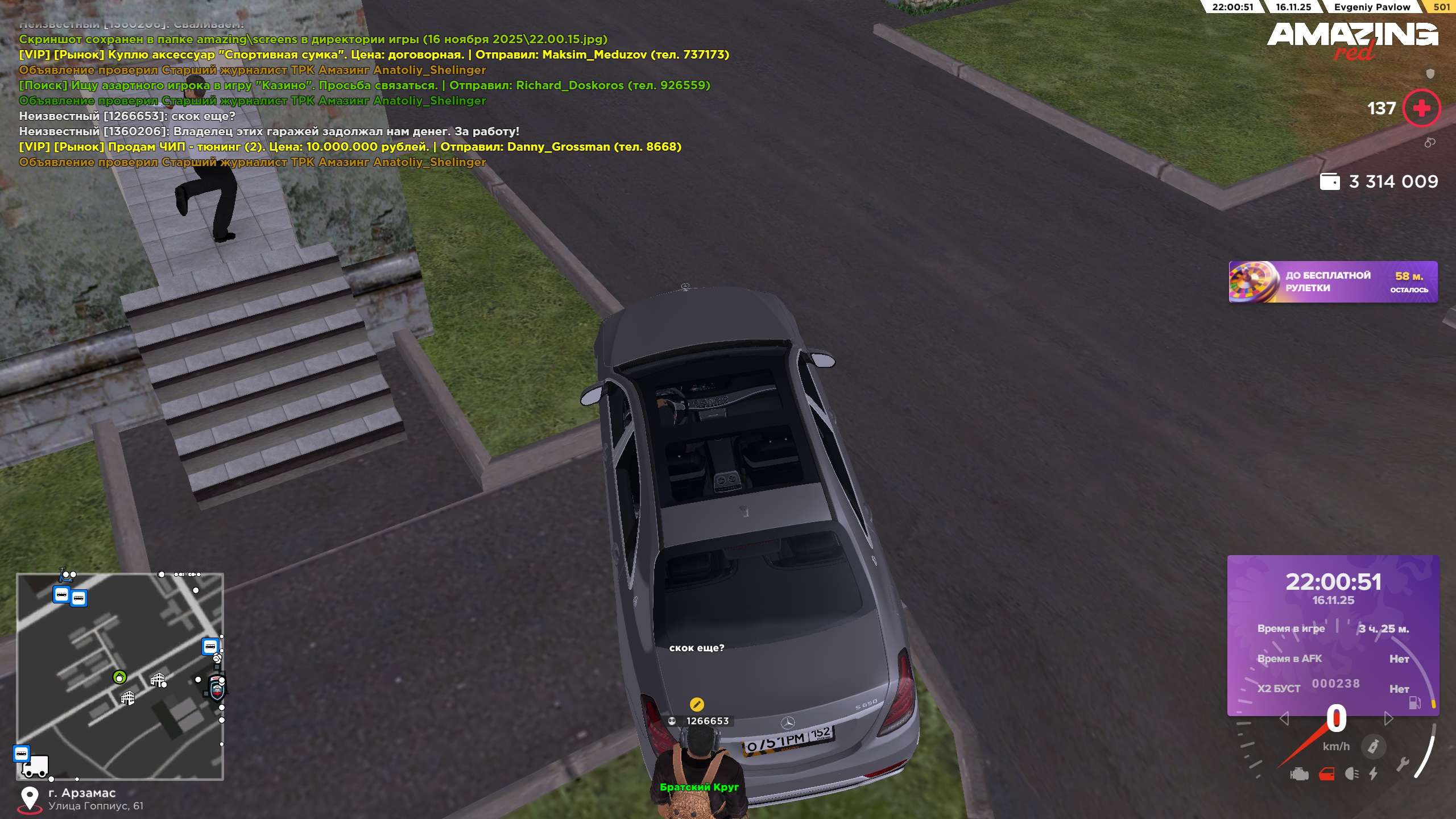1456x819 pixels.
Task: Toggle the red door lock indicator
Action: (x=1327, y=774)
